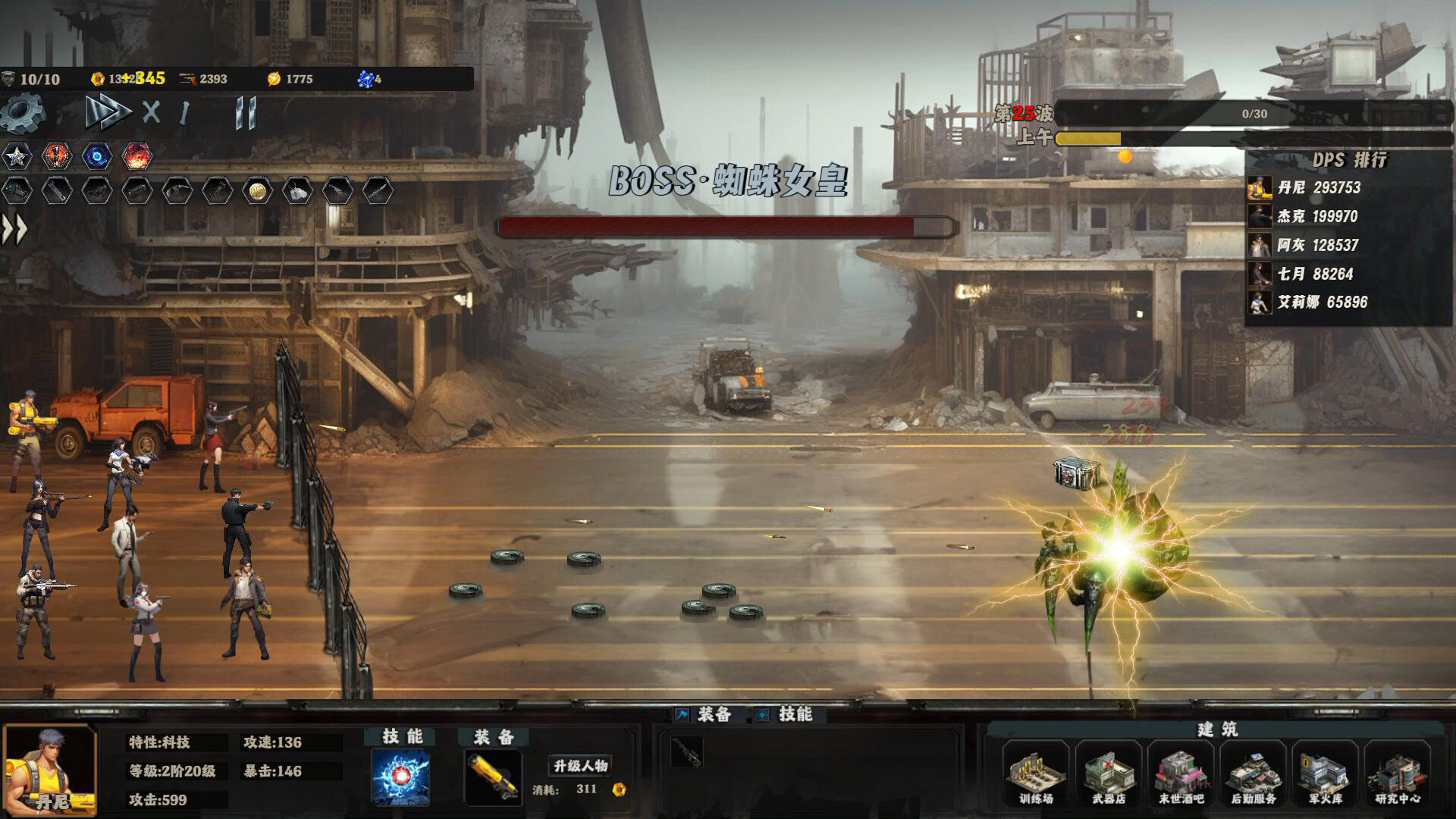Select the blue vortex ability icon

point(97,156)
